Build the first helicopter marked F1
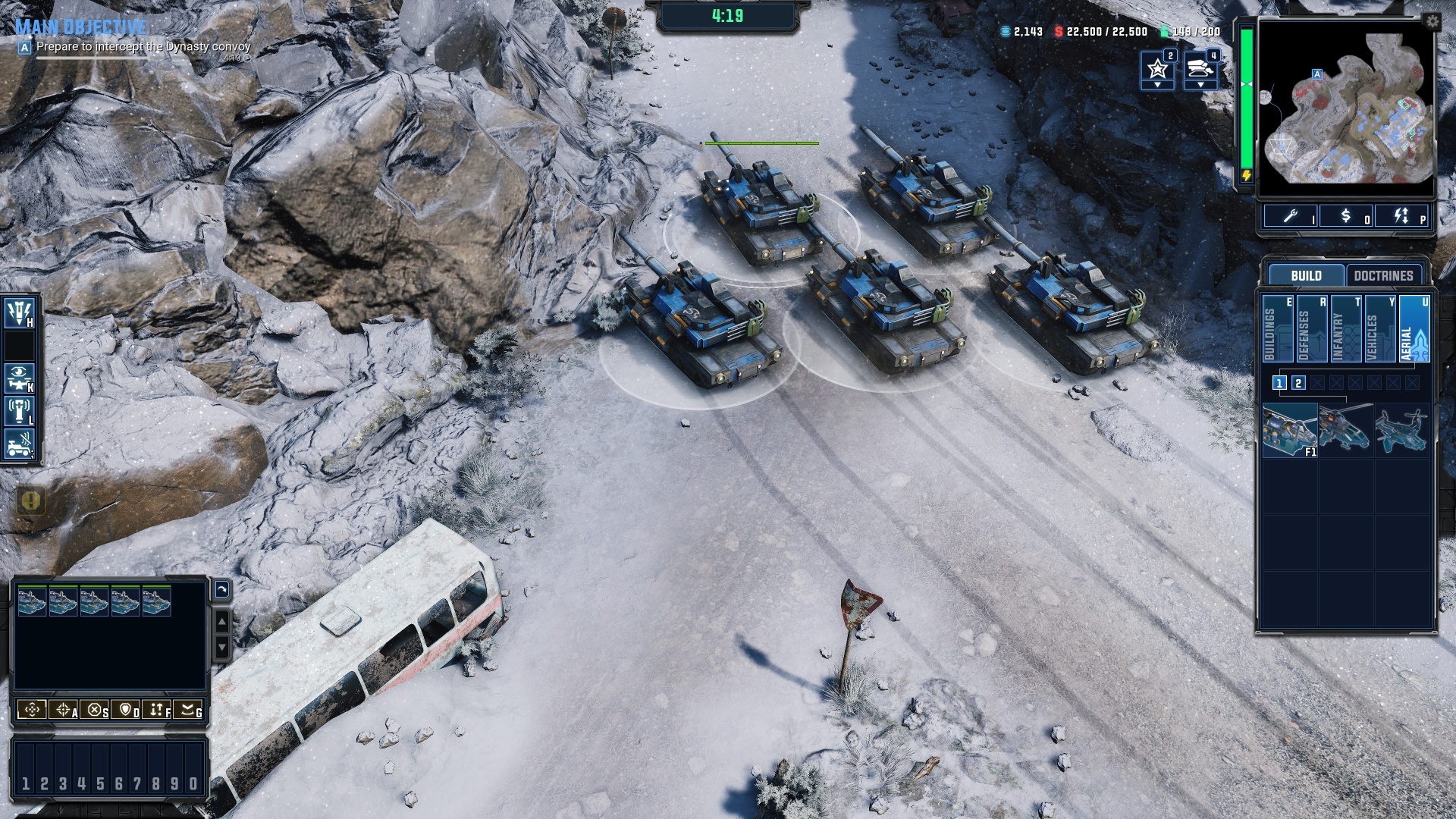 point(1290,430)
